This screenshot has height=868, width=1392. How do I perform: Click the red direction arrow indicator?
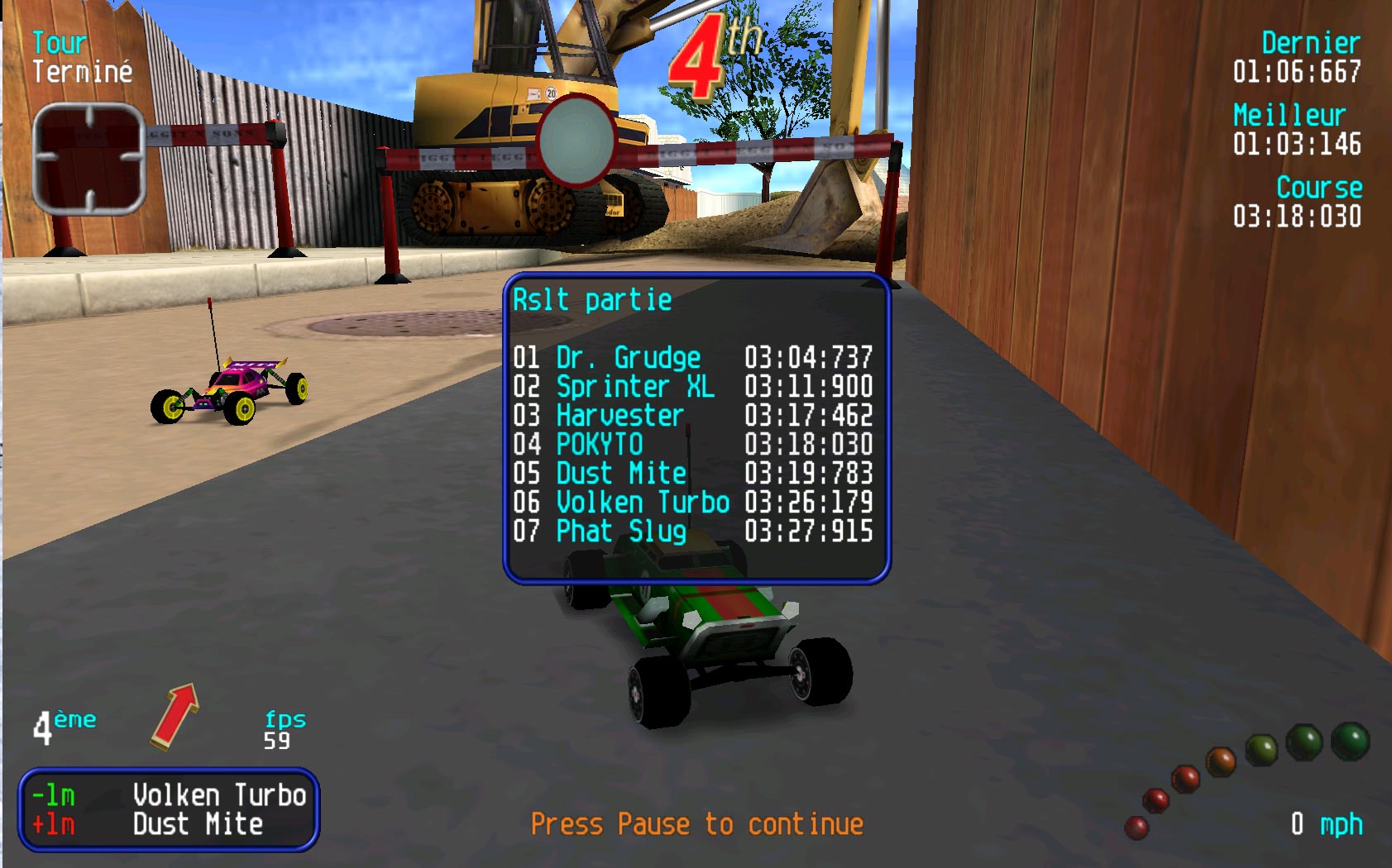tap(175, 716)
